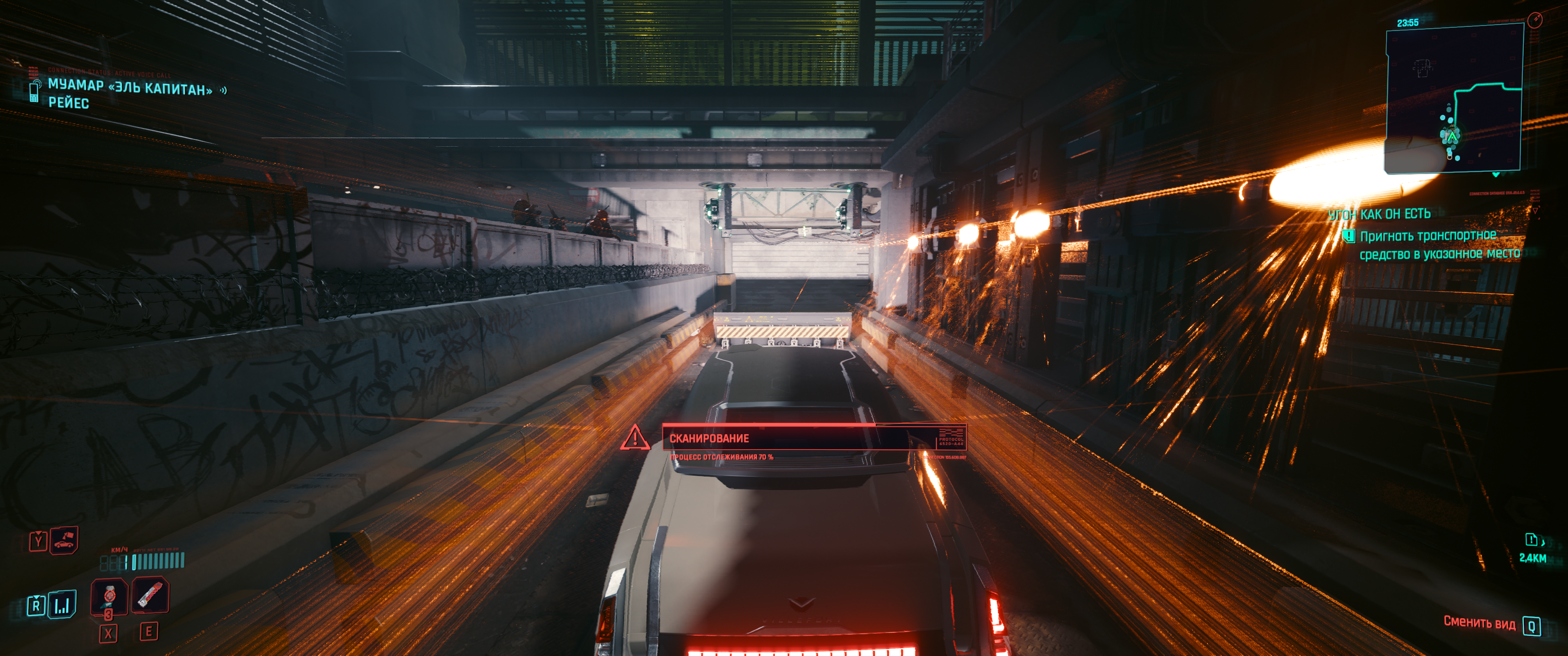The image size is (1568, 656).
Task: Select the tracked quest title 'Угон как он есть'
Action: click(1379, 214)
